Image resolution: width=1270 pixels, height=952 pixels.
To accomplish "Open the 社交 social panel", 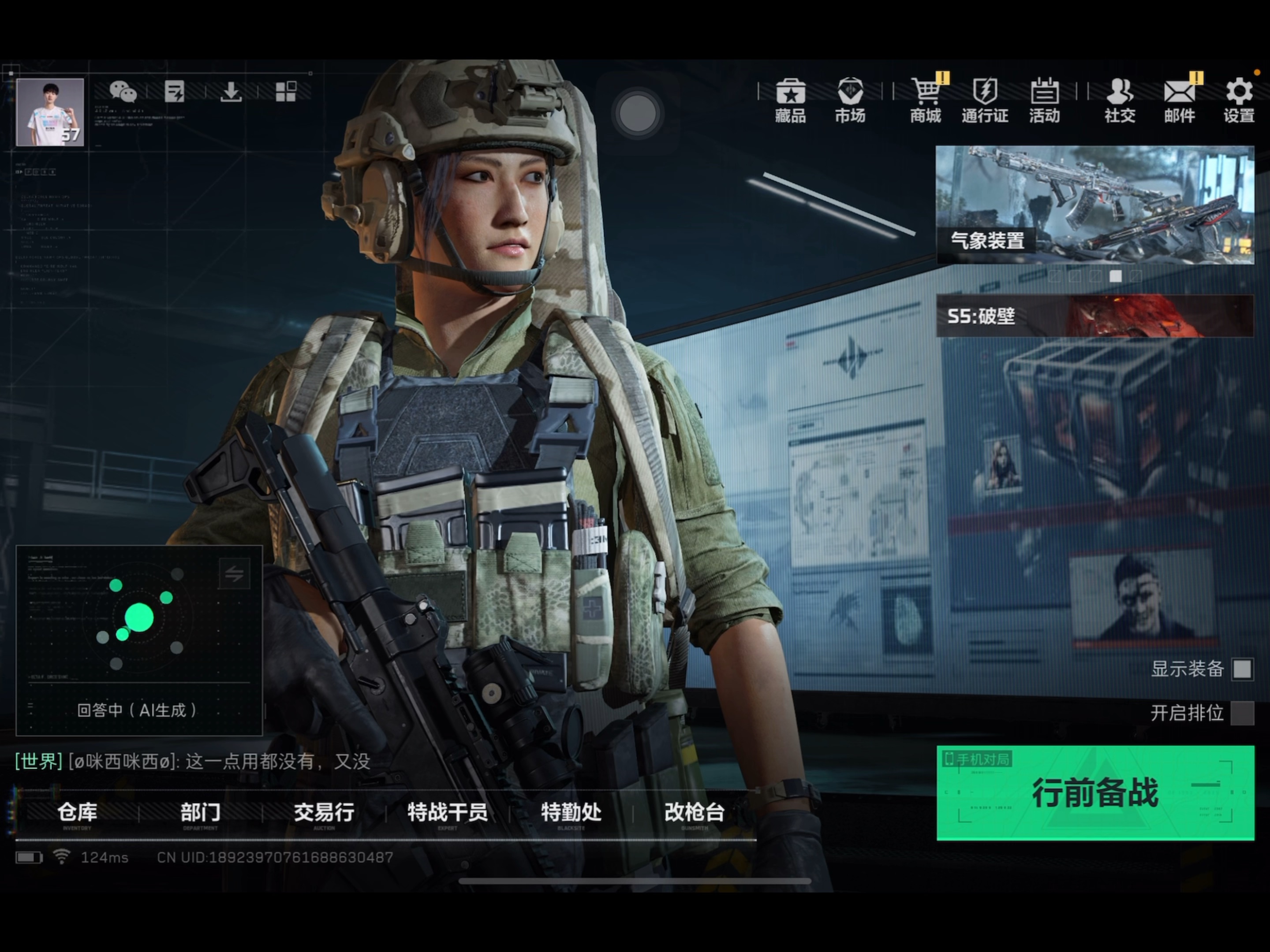I will point(1120,100).
